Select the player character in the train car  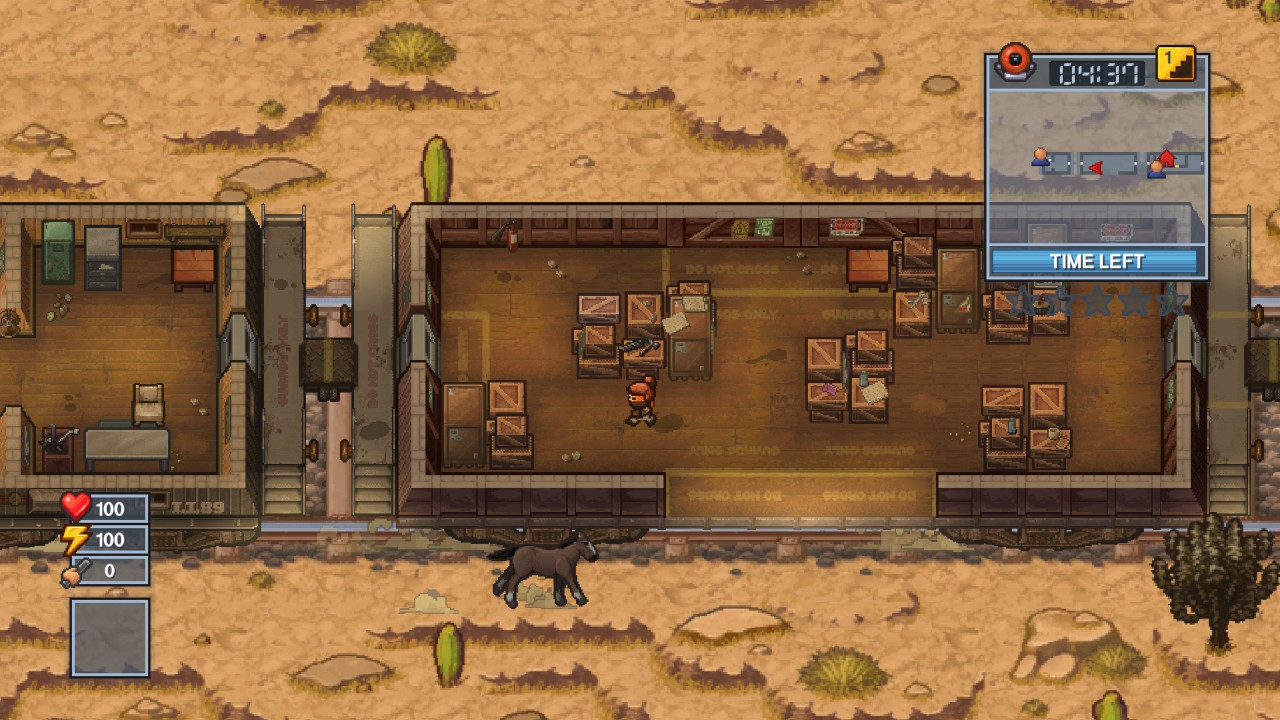coord(641,398)
